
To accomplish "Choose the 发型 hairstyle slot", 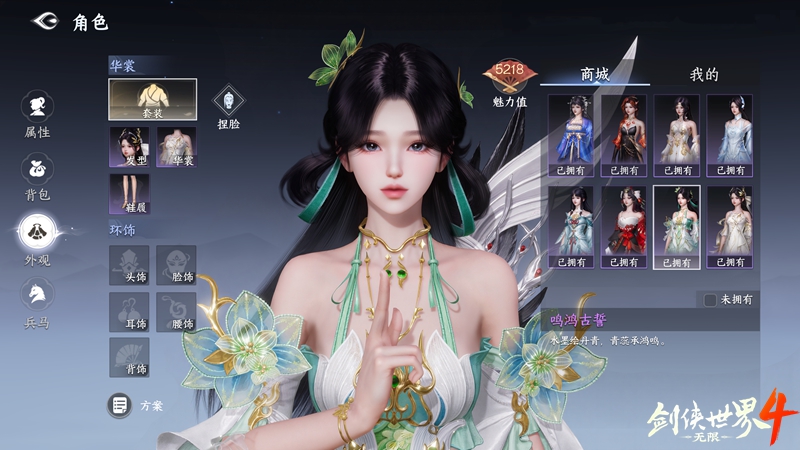I will [129, 147].
